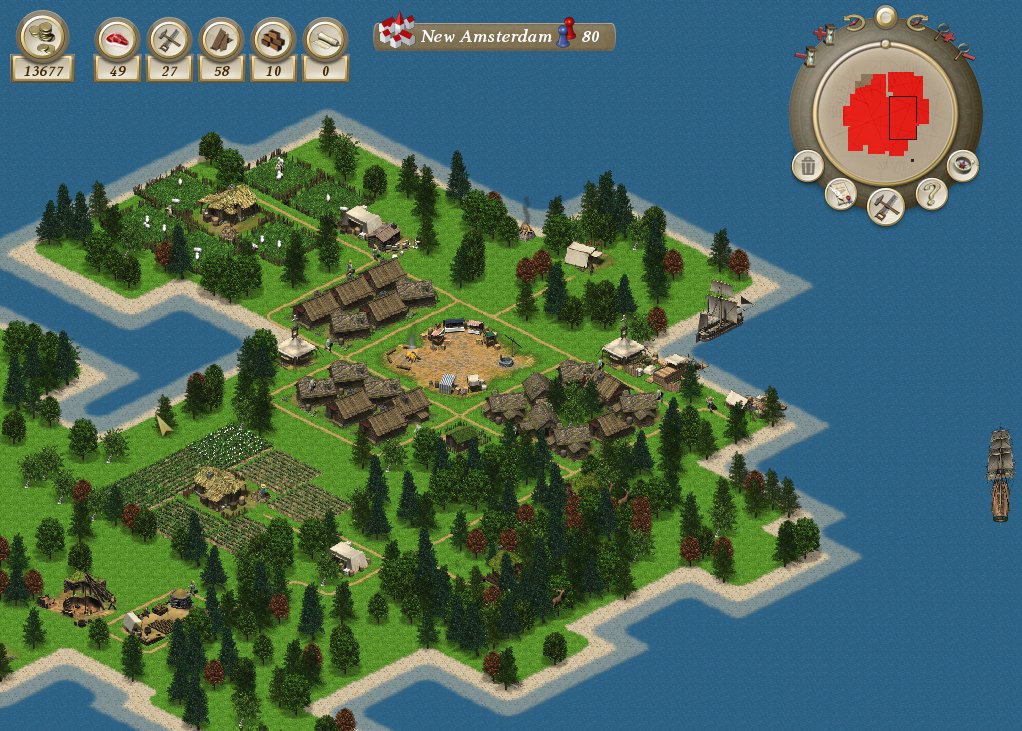The width and height of the screenshot is (1022, 731).
Task: Open the diplomacy button beside the minimap
Action: pyautogui.click(x=962, y=164)
